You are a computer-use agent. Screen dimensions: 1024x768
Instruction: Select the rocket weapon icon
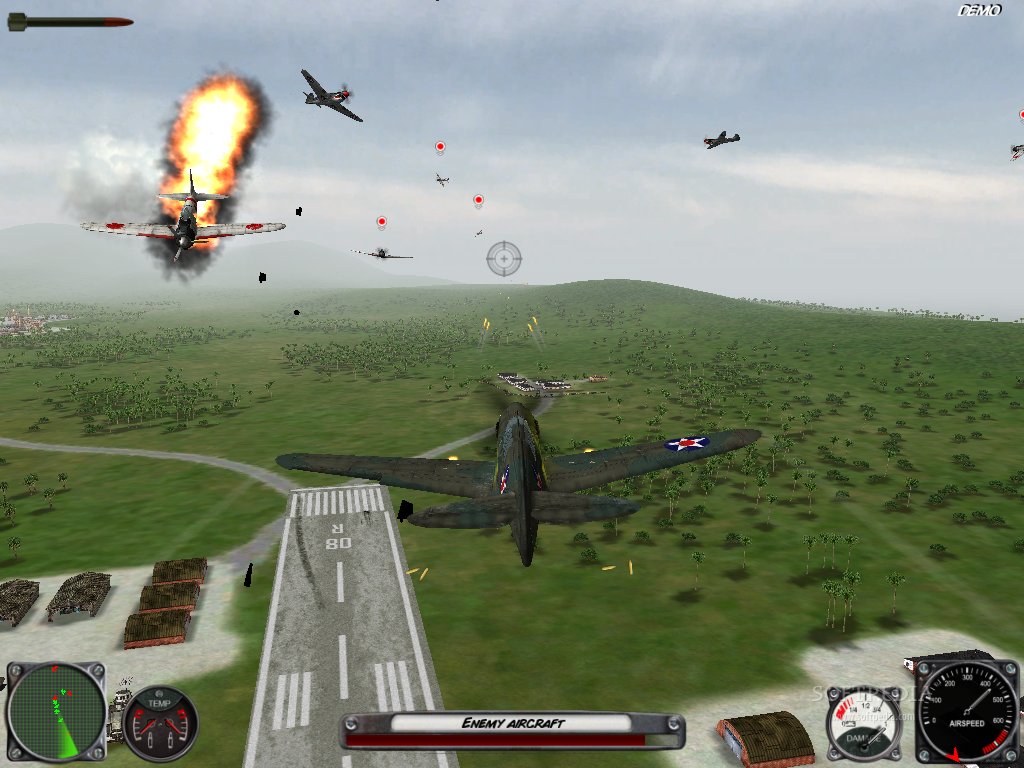click(x=70, y=21)
